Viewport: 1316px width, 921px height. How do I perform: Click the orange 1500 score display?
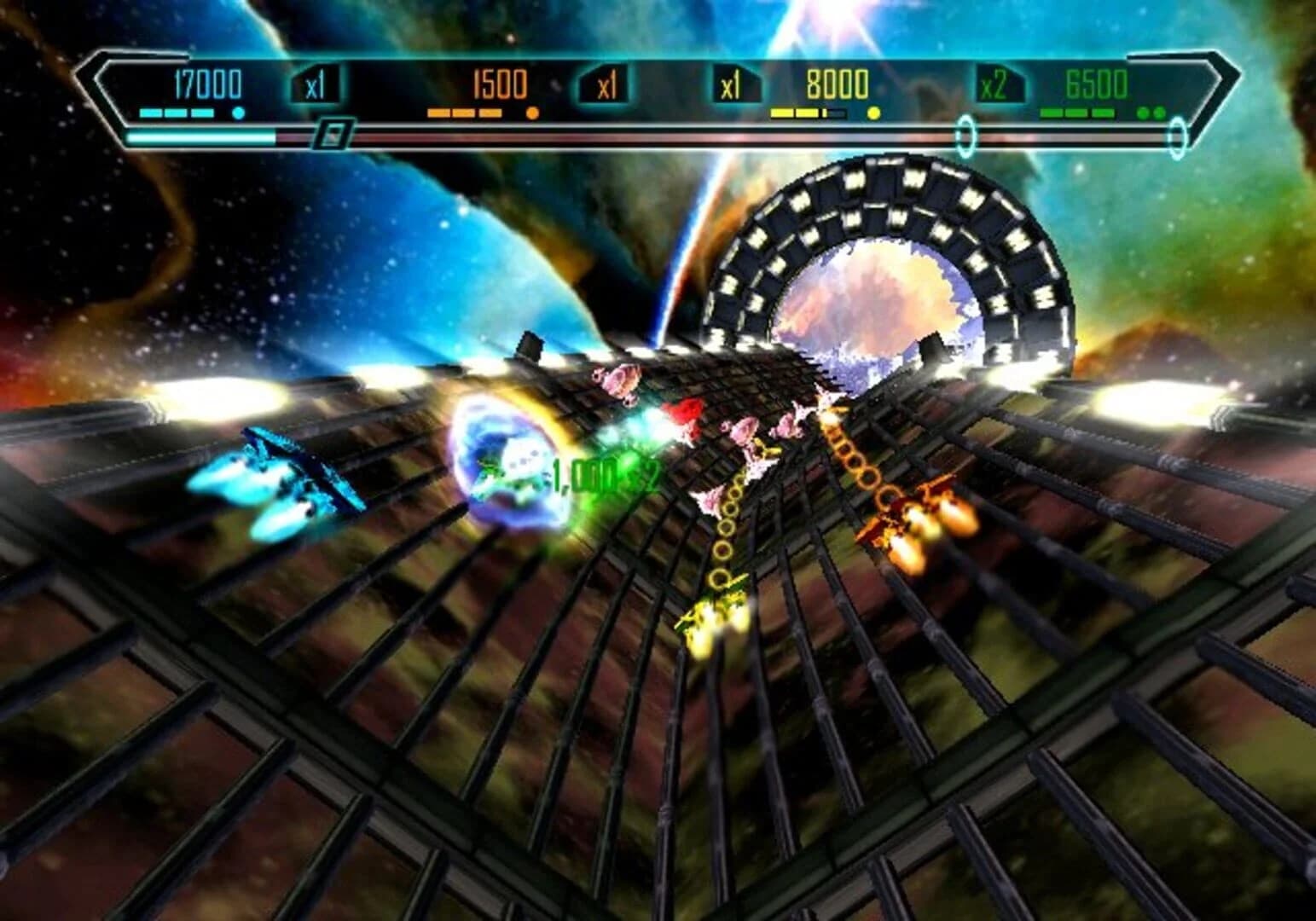coord(501,84)
